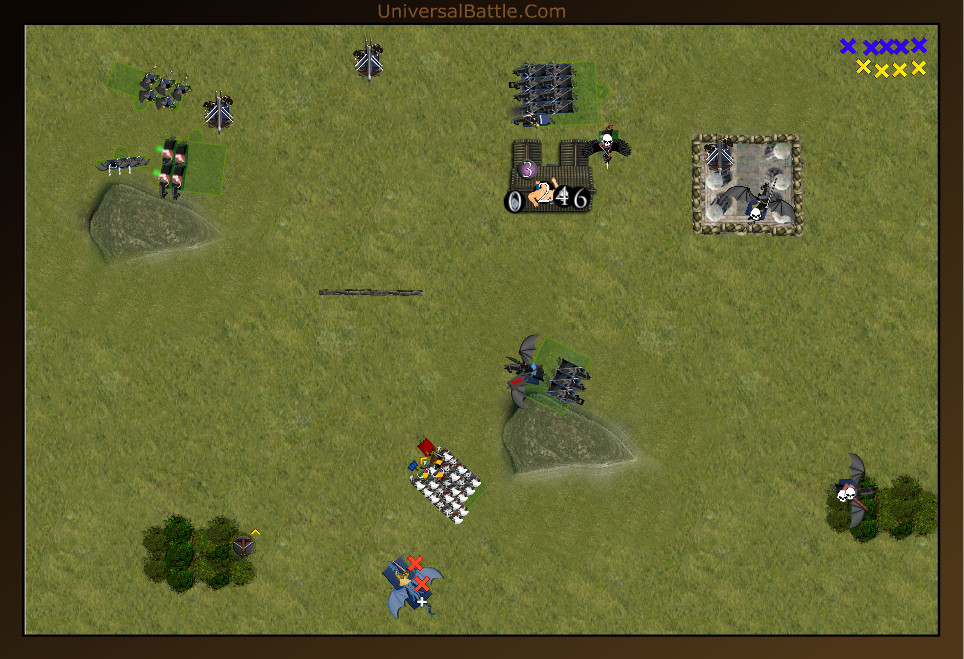Click the white plus marker on the blue dragon
The width and height of the screenshot is (964, 659).
422,603
